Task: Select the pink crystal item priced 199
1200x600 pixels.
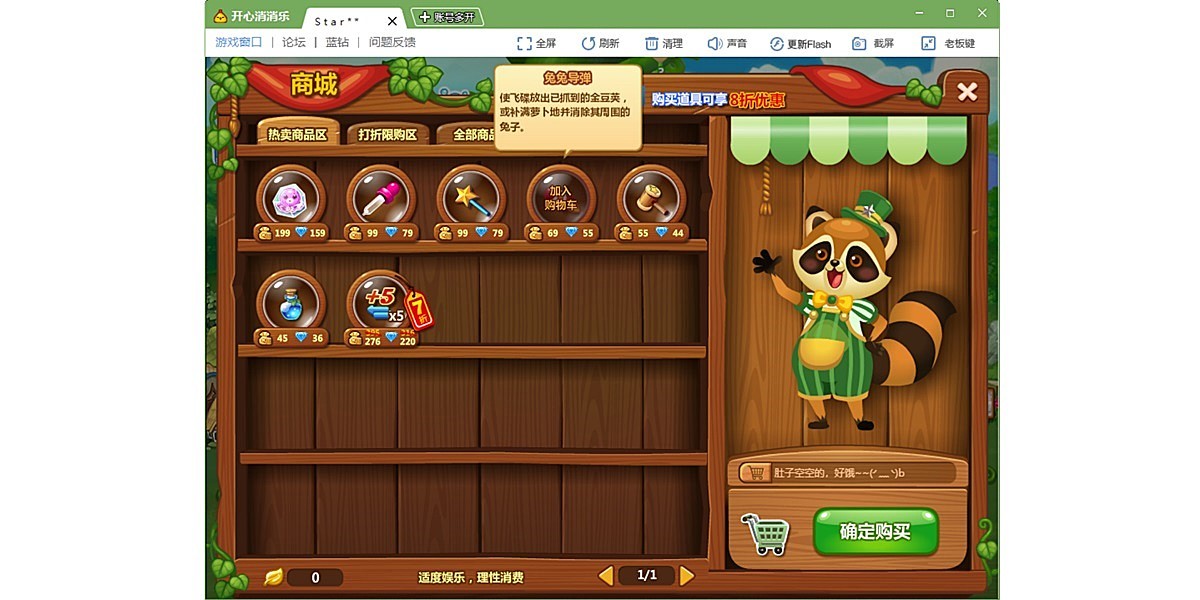Action: point(291,199)
